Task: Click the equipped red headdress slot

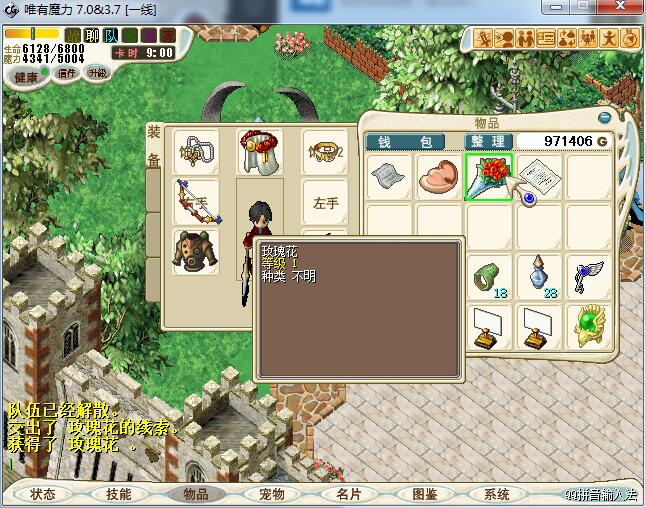Action: point(259,151)
